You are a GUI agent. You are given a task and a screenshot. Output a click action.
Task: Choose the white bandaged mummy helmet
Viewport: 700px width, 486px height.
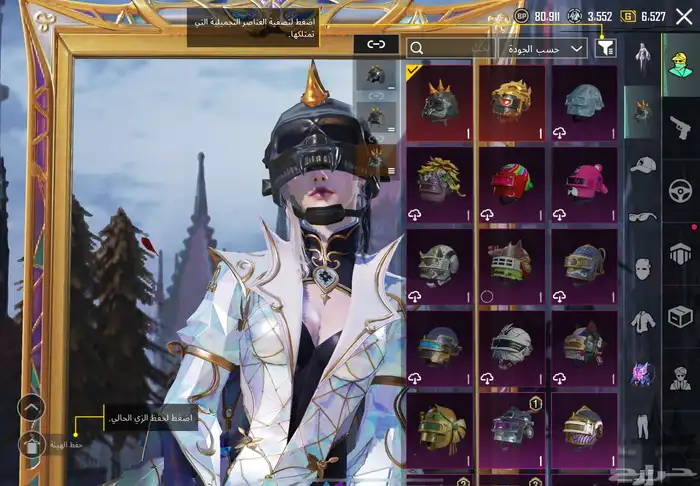(x=511, y=347)
